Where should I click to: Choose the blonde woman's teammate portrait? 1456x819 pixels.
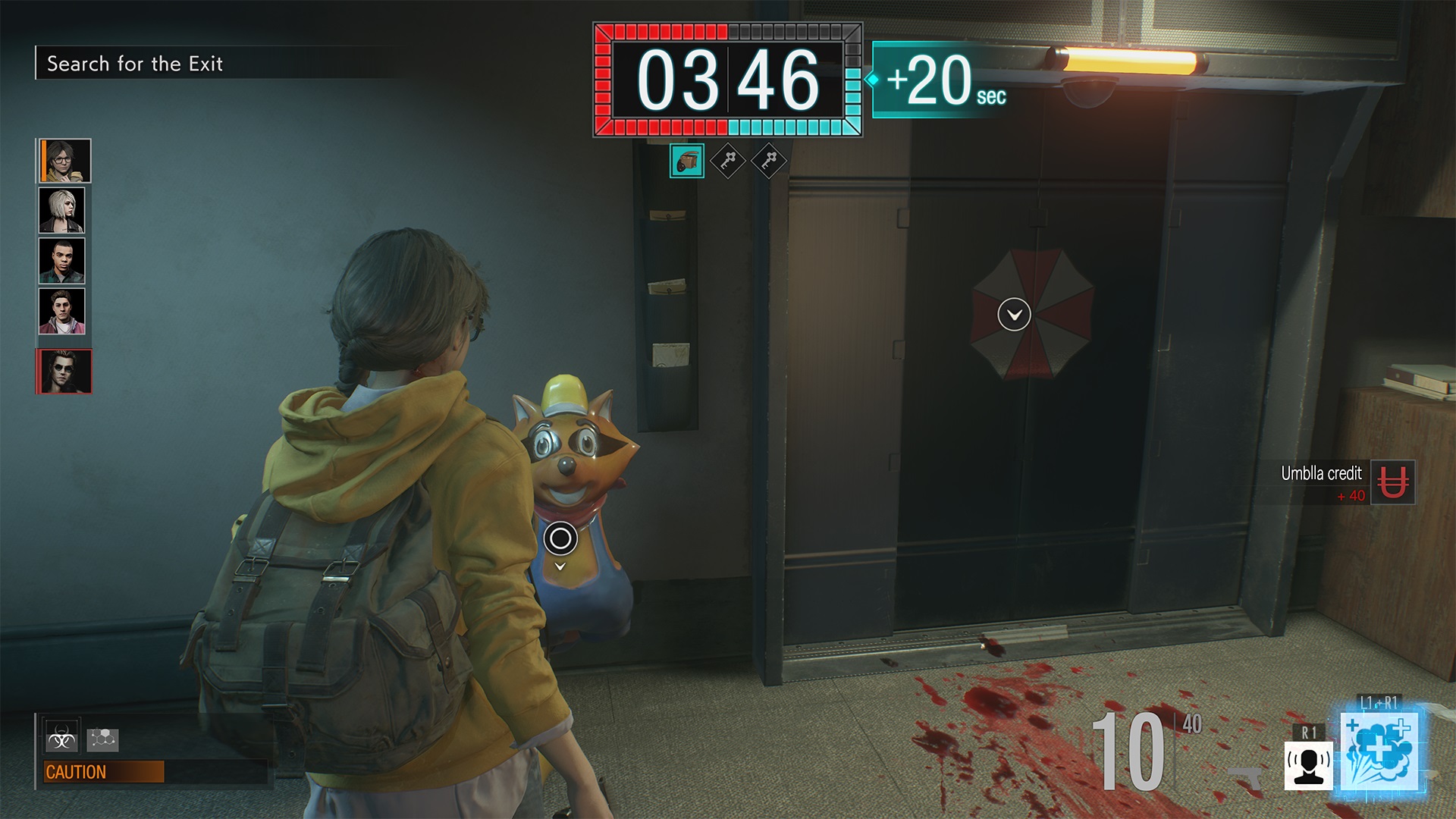click(x=62, y=210)
